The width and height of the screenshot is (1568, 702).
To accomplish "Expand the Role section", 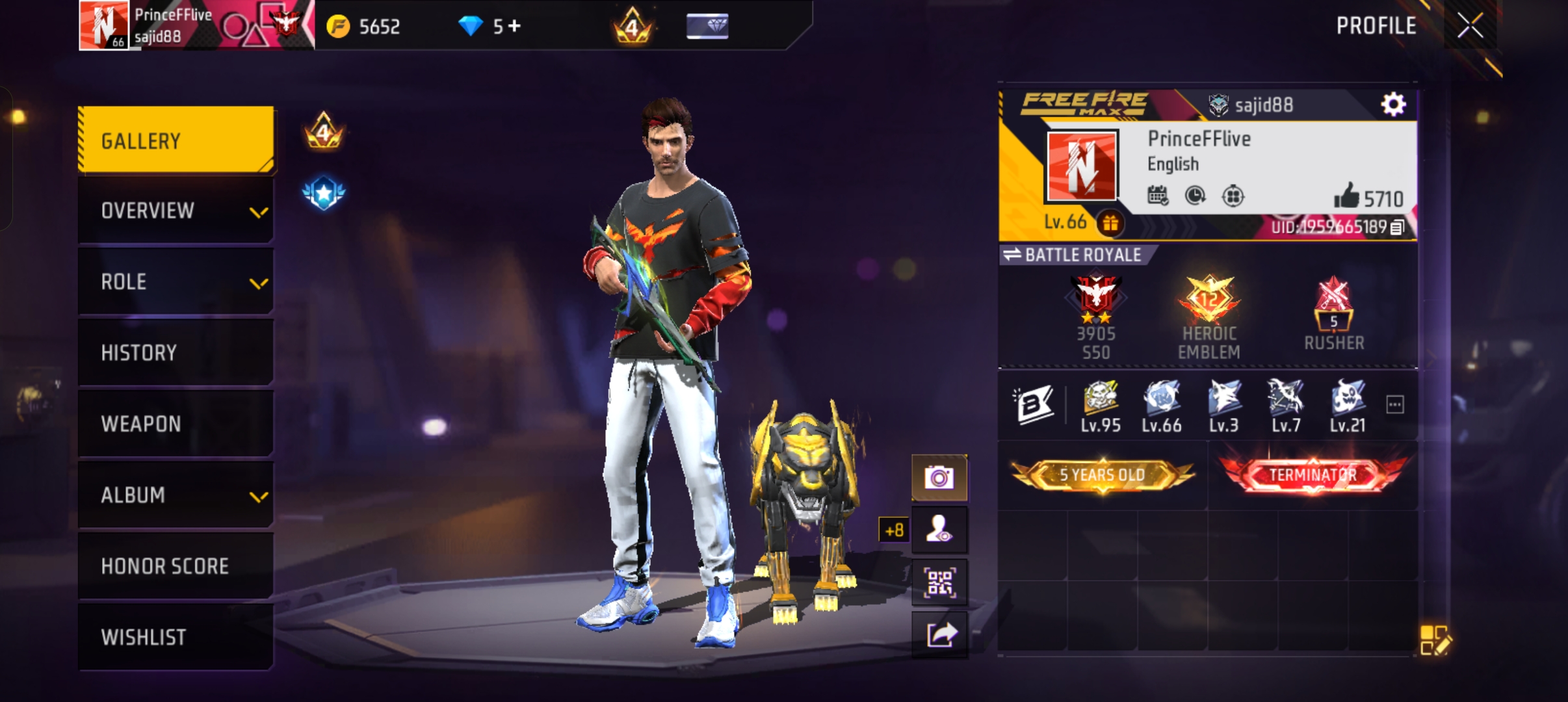I will click(176, 281).
